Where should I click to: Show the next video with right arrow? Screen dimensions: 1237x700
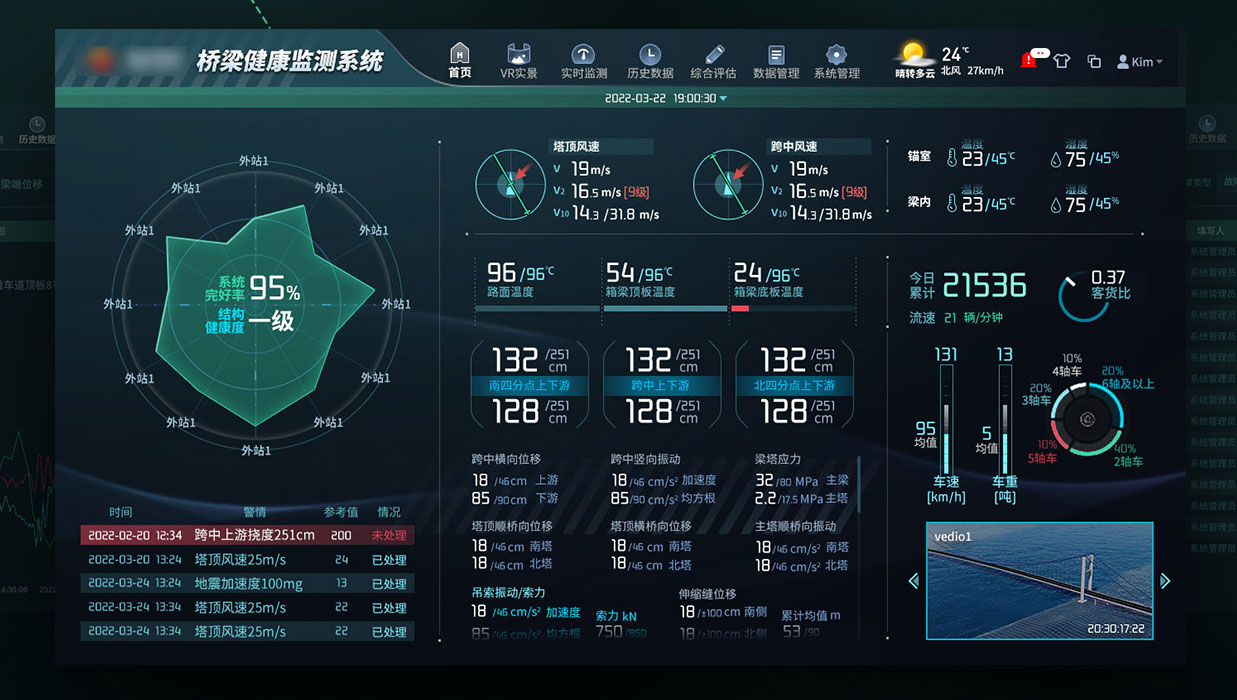tap(1165, 581)
